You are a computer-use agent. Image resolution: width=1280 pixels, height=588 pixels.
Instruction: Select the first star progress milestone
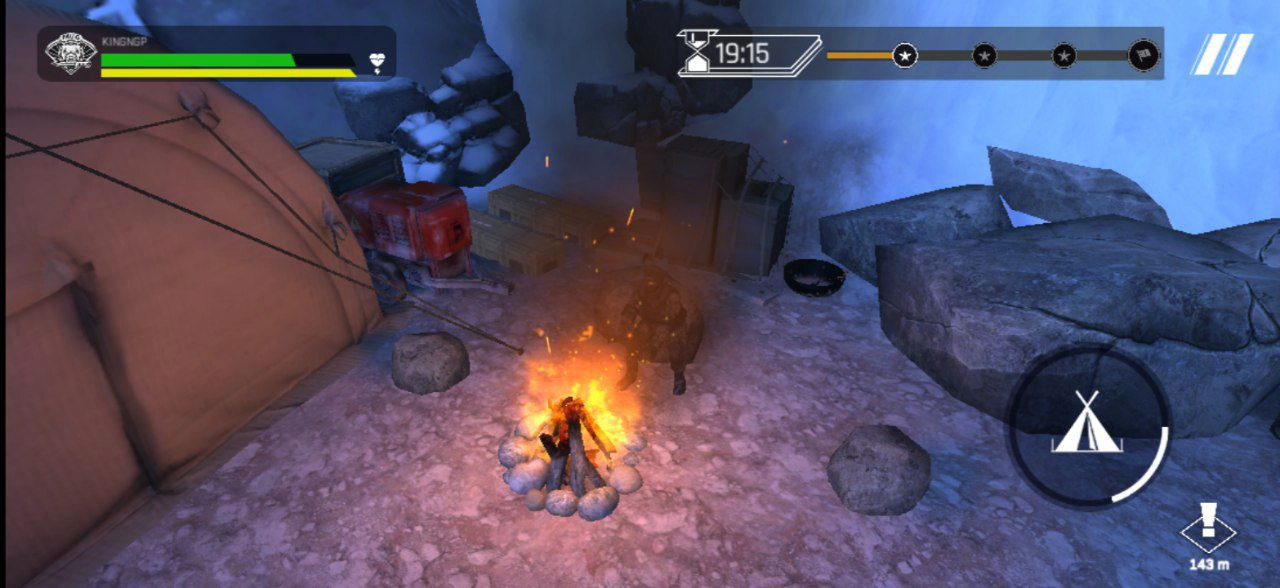point(905,55)
